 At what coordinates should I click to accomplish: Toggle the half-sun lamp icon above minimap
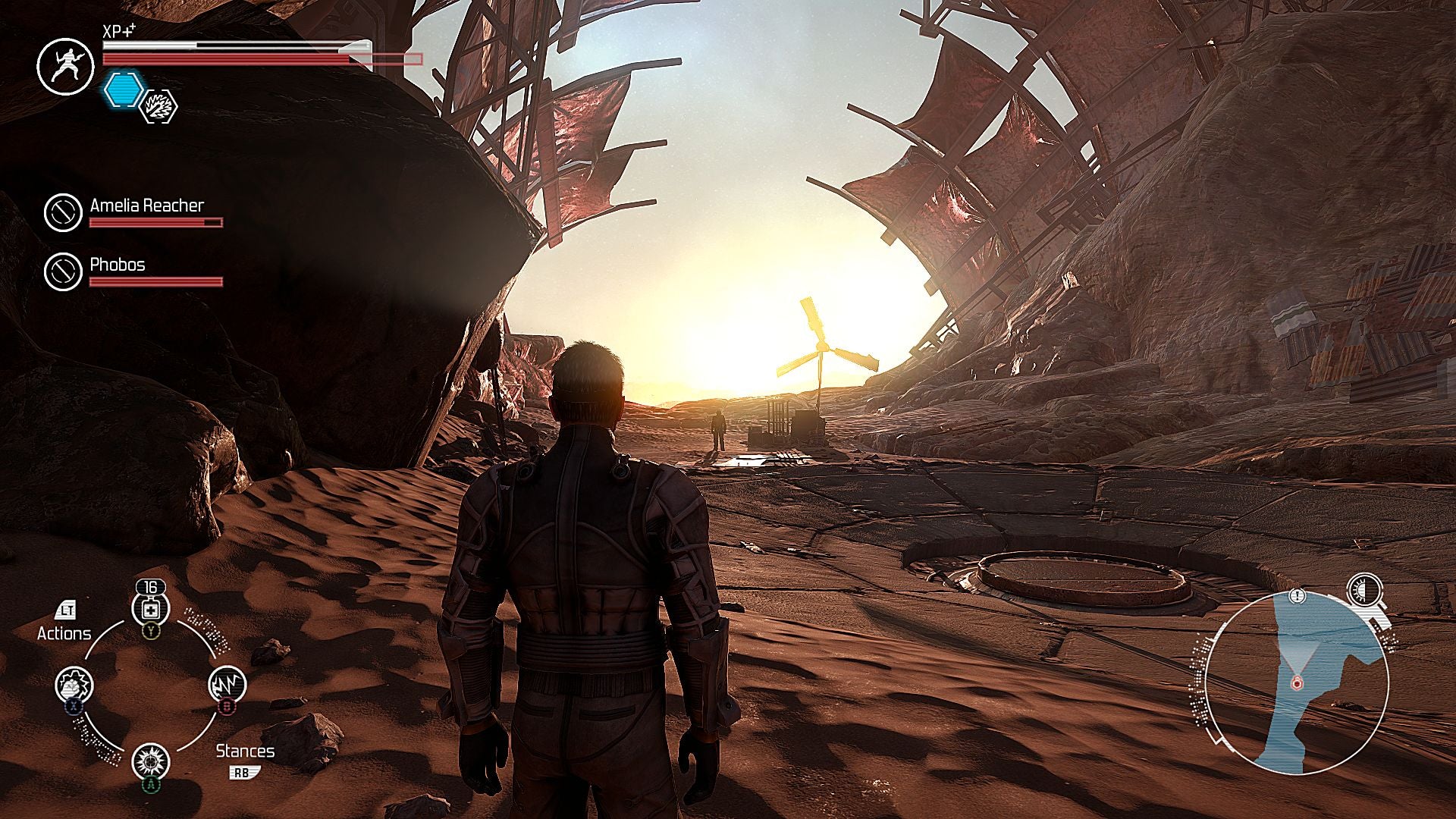coord(1364,590)
